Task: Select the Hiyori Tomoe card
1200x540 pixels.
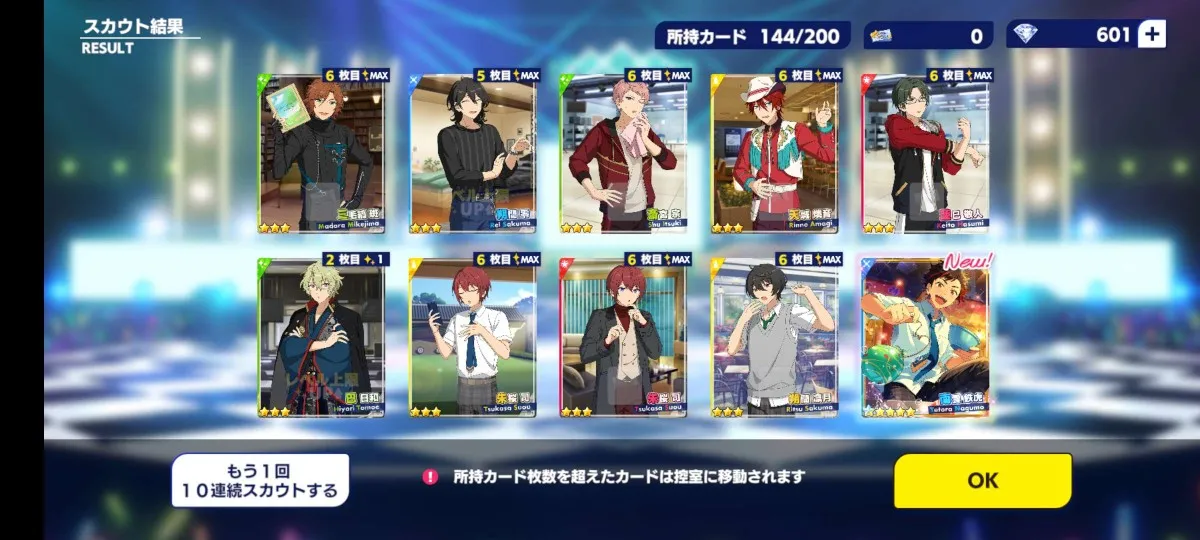Action: pos(321,337)
